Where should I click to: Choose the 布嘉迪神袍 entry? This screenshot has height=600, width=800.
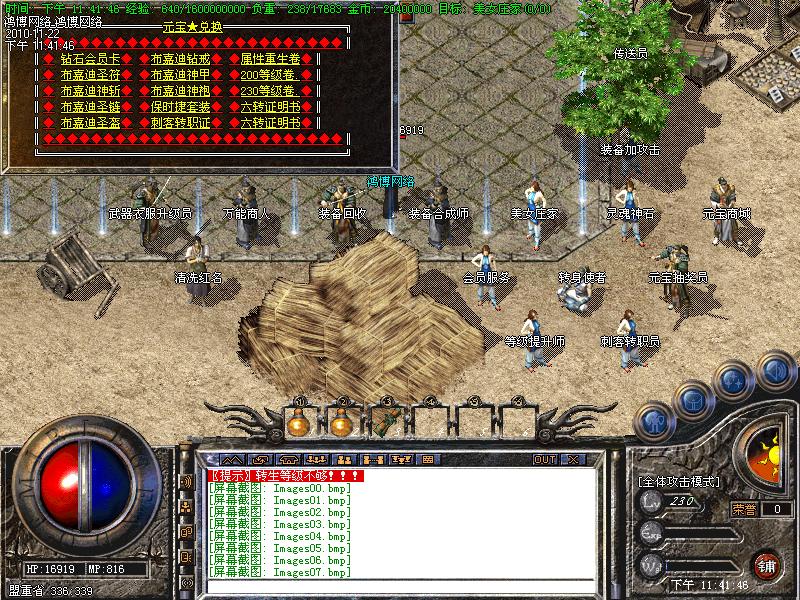click(x=180, y=91)
